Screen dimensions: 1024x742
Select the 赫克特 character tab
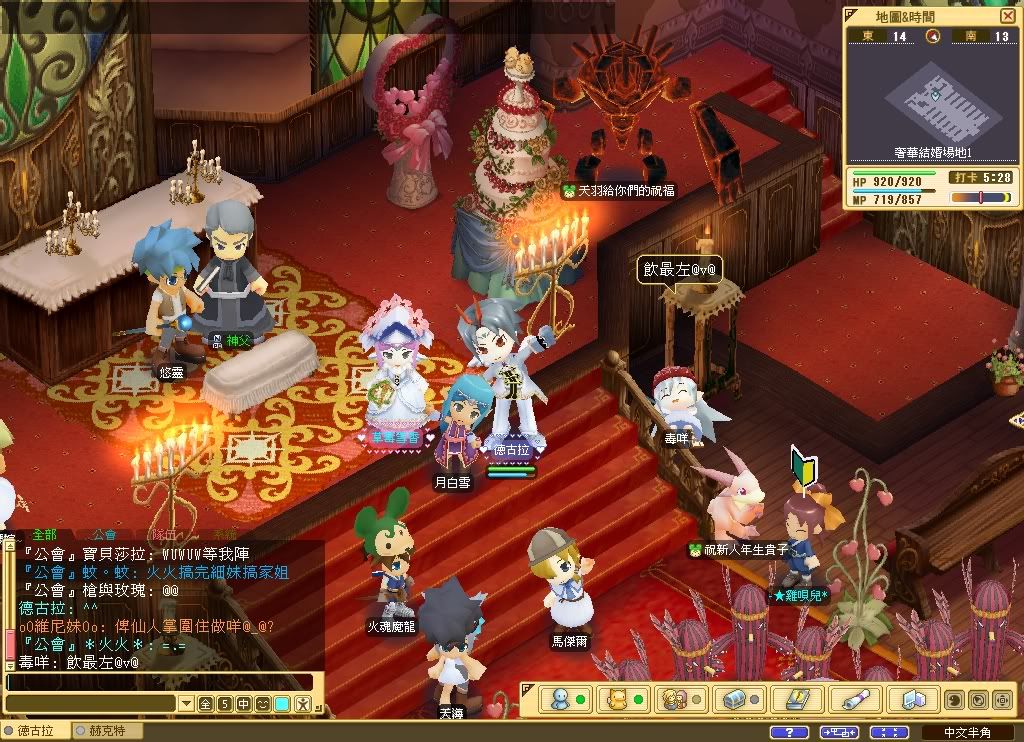point(107,731)
